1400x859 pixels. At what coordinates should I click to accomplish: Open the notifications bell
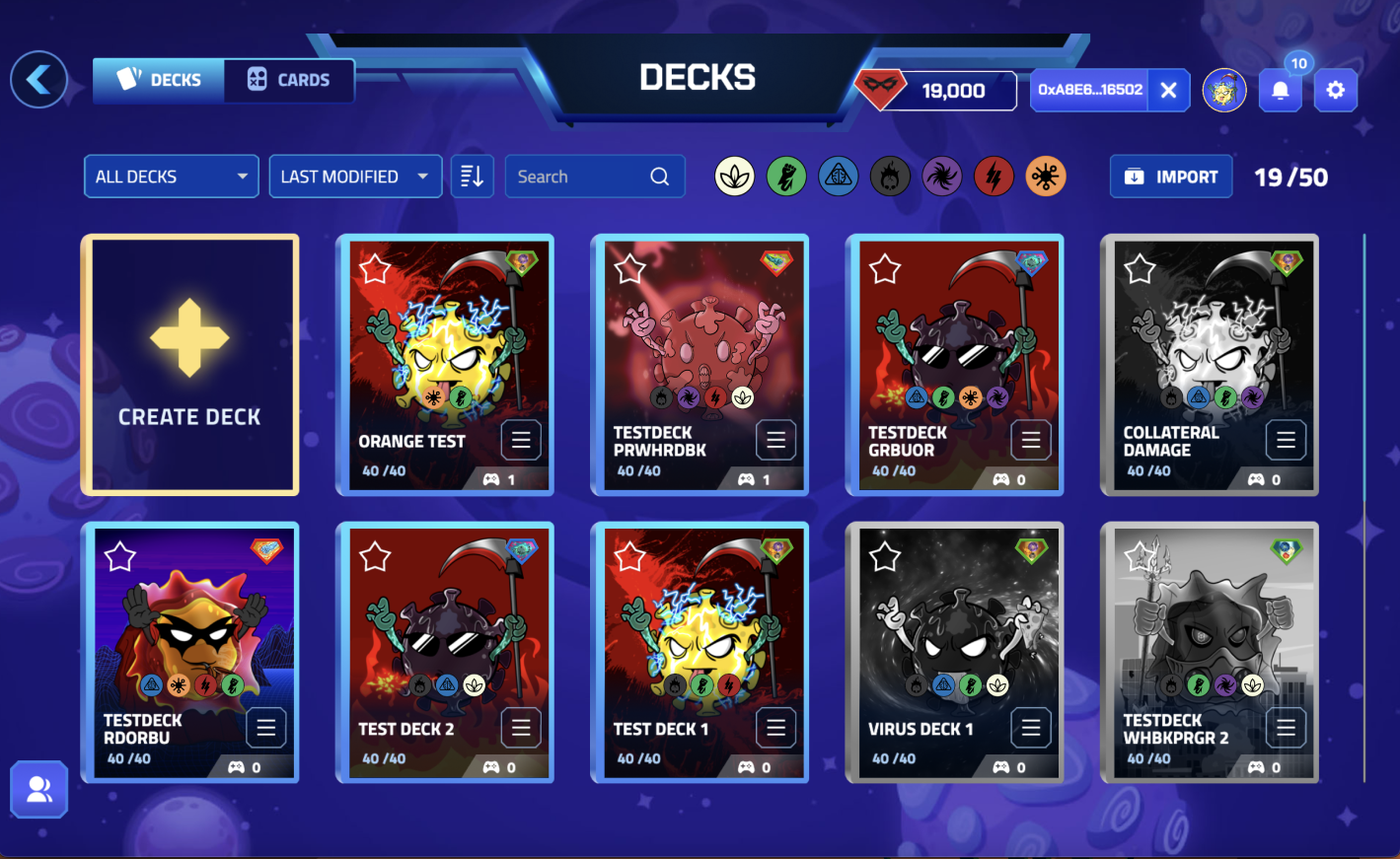point(1281,91)
